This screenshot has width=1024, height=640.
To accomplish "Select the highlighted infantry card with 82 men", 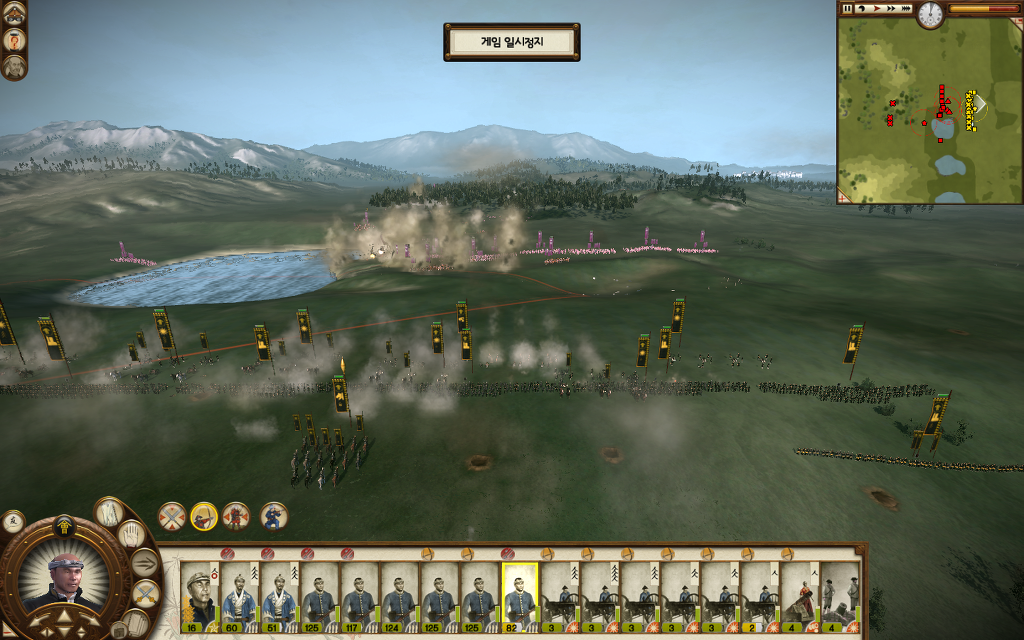I will (519, 594).
